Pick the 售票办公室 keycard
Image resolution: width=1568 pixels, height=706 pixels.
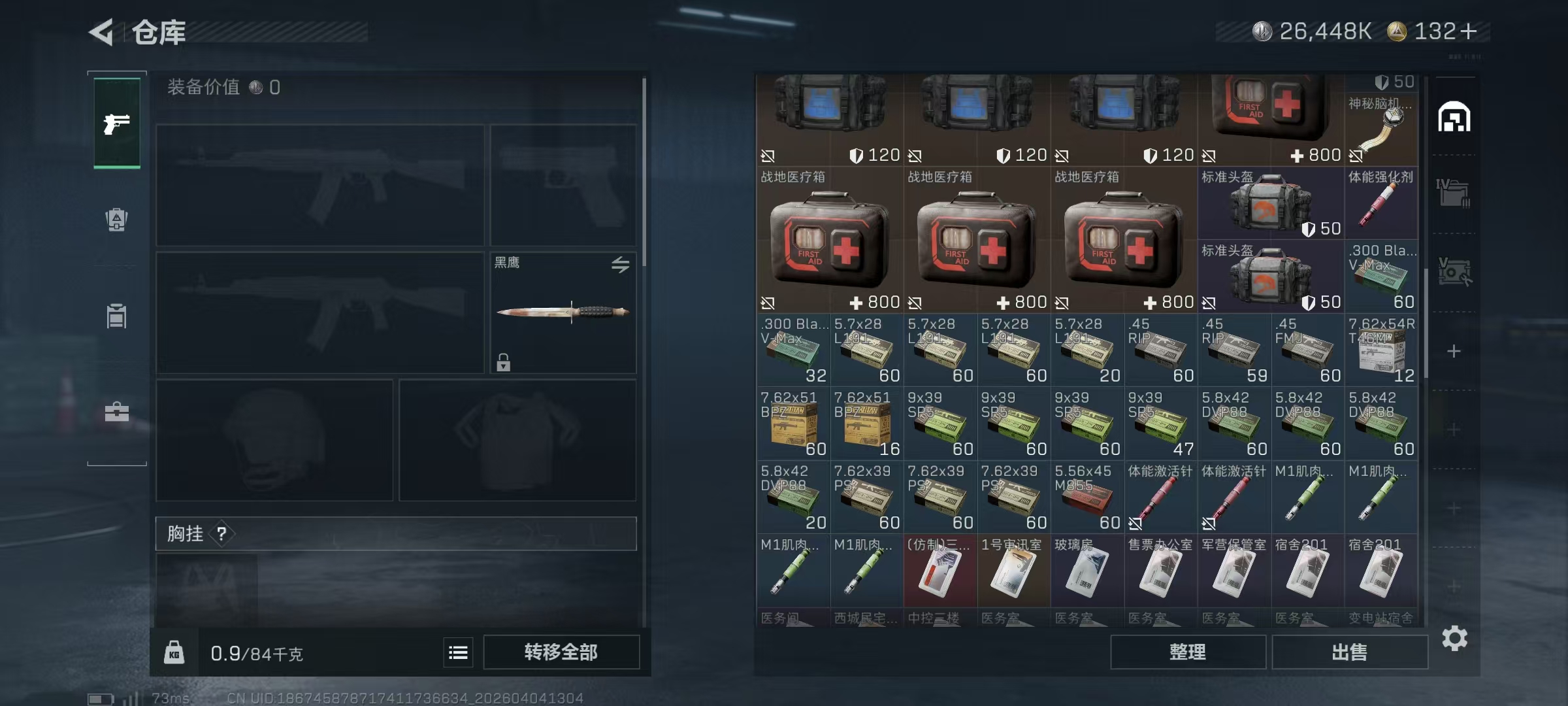coord(1160,570)
